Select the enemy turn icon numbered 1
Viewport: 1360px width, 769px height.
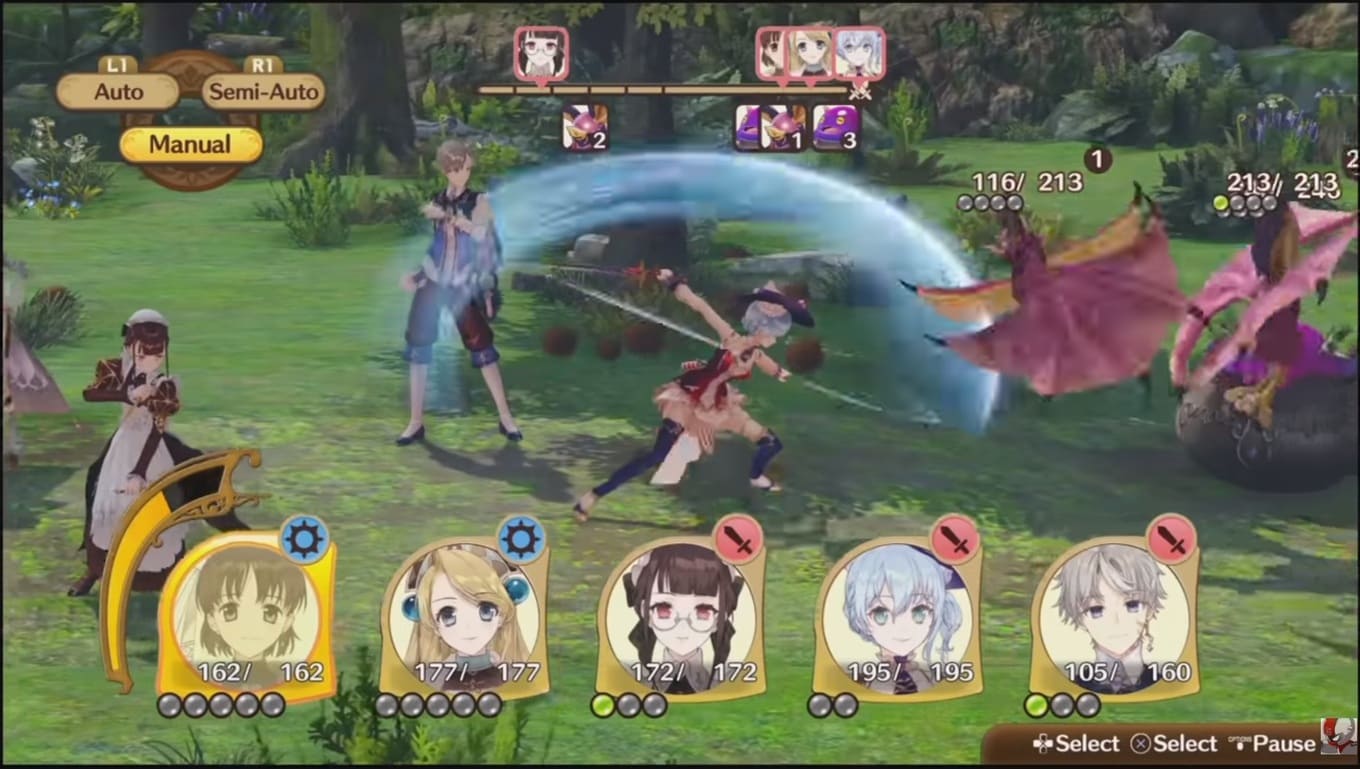tap(783, 128)
